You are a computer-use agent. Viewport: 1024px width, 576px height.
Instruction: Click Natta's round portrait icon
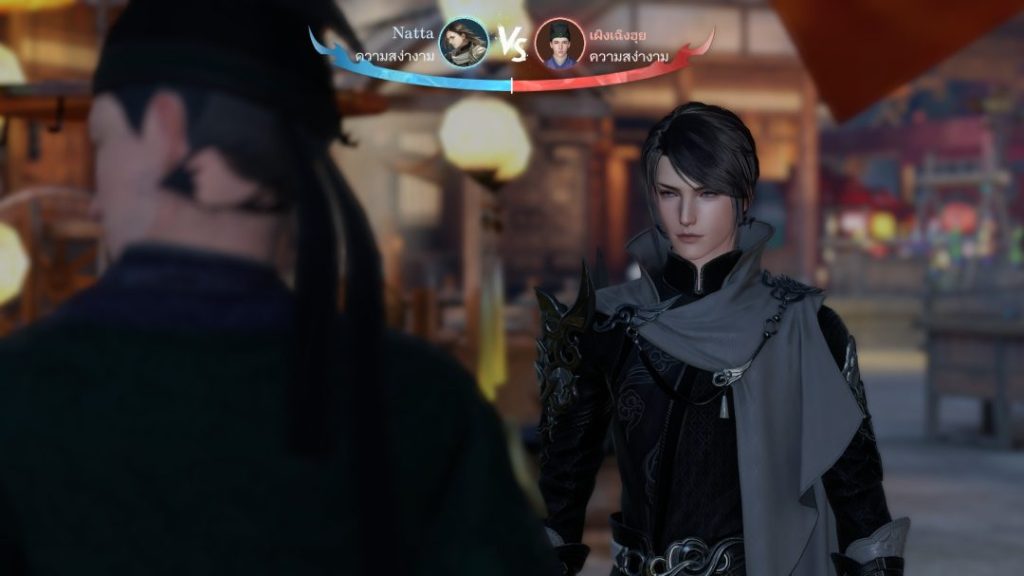(x=464, y=43)
